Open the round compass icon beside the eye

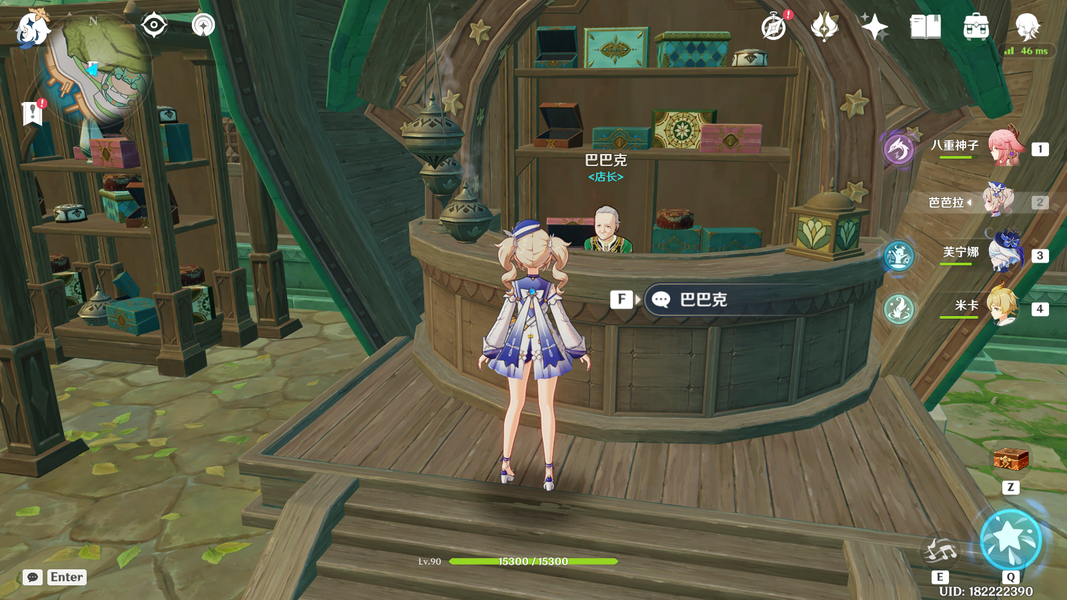(204, 25)
